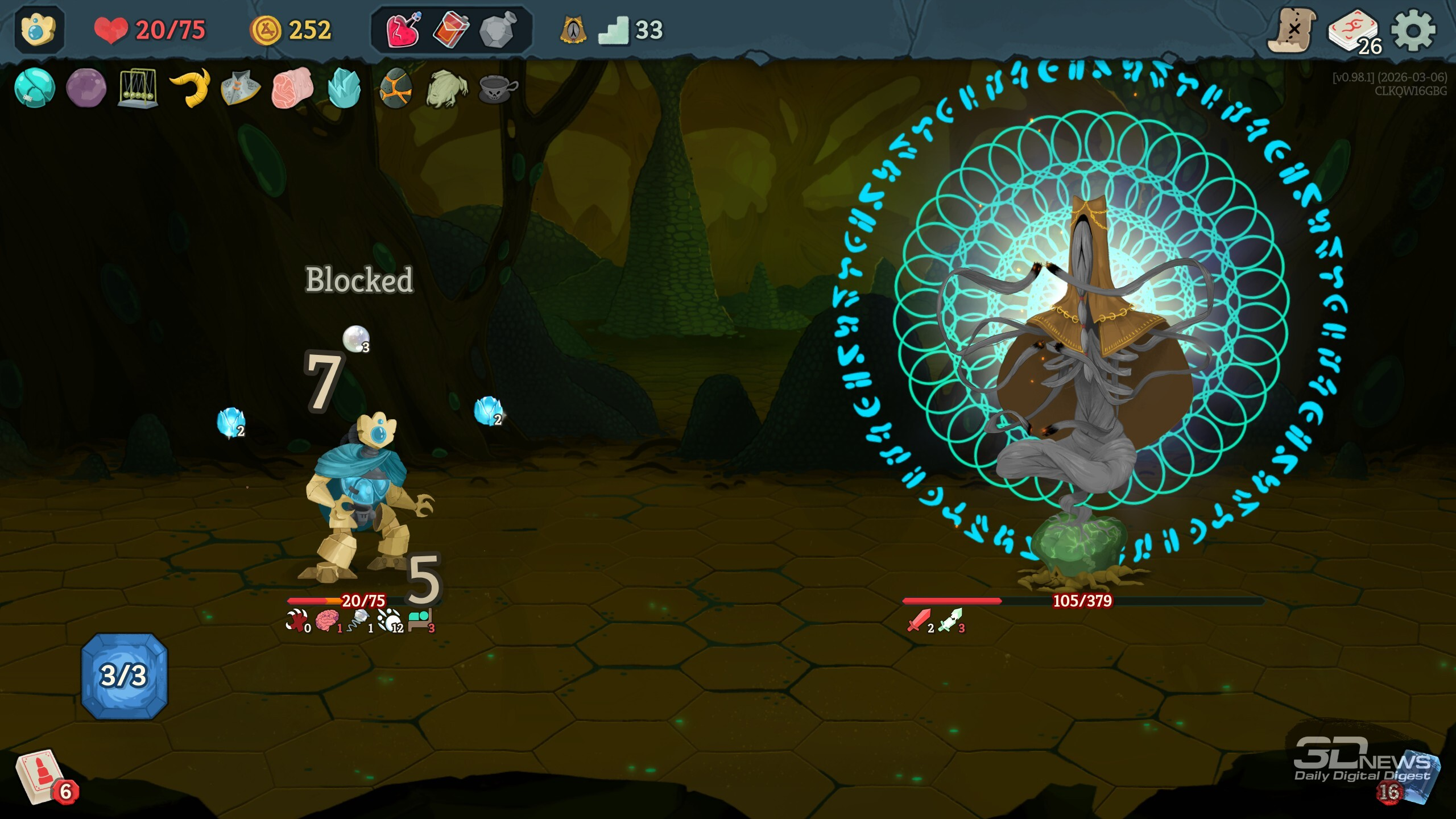Inspect the black skull teacup relic
The width and height of the screenshot is (1456, 819).
pyautogui.click(x=498, y=88)
